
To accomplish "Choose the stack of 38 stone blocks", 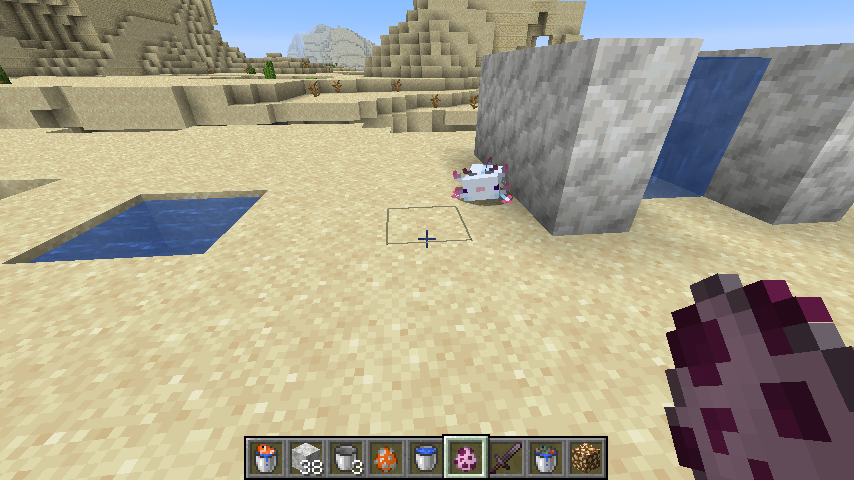I will 306,457.
